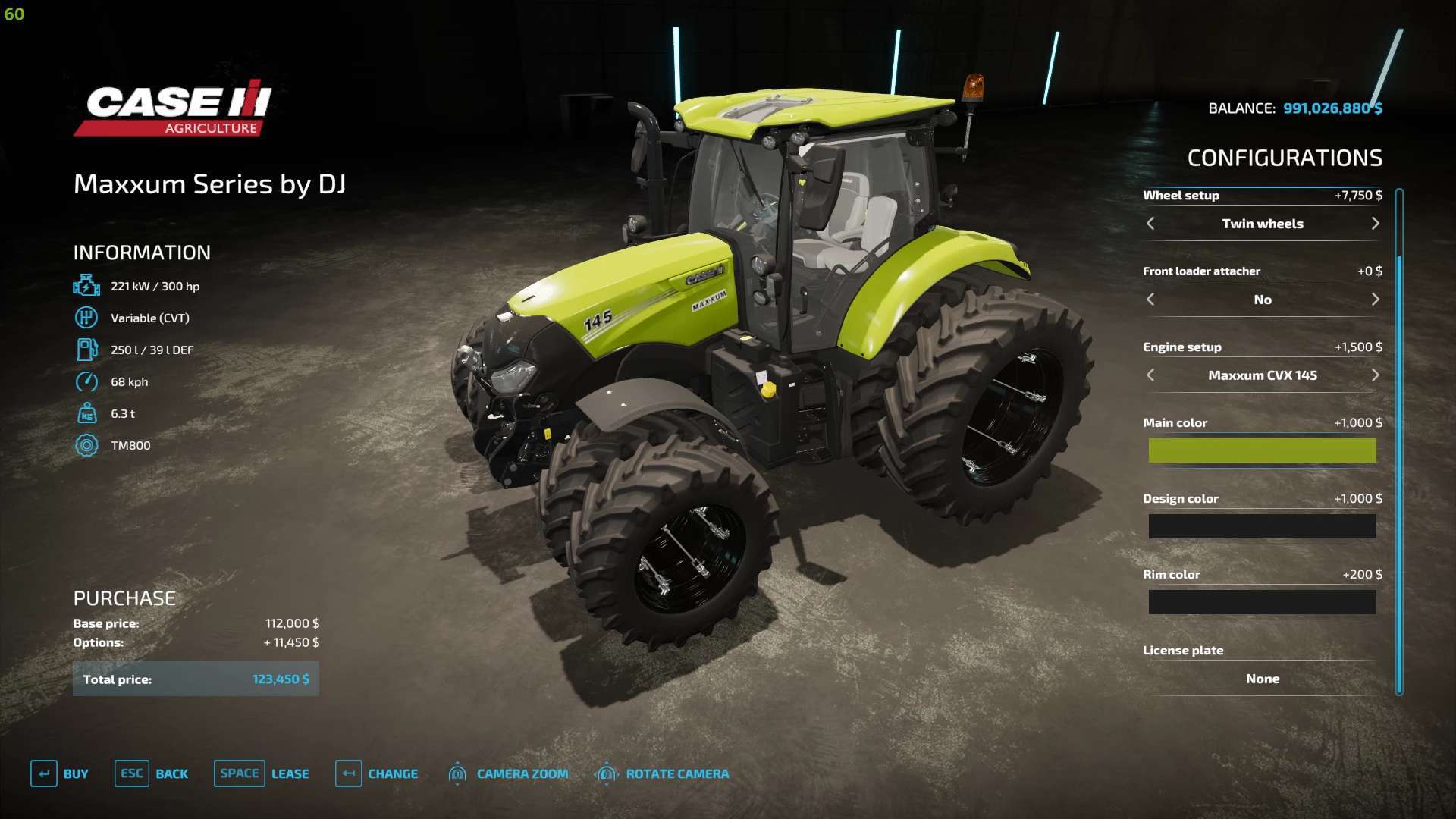This screenshot has width=1456, height=819.
Task: Choose the Lease option
Action: 262,773
